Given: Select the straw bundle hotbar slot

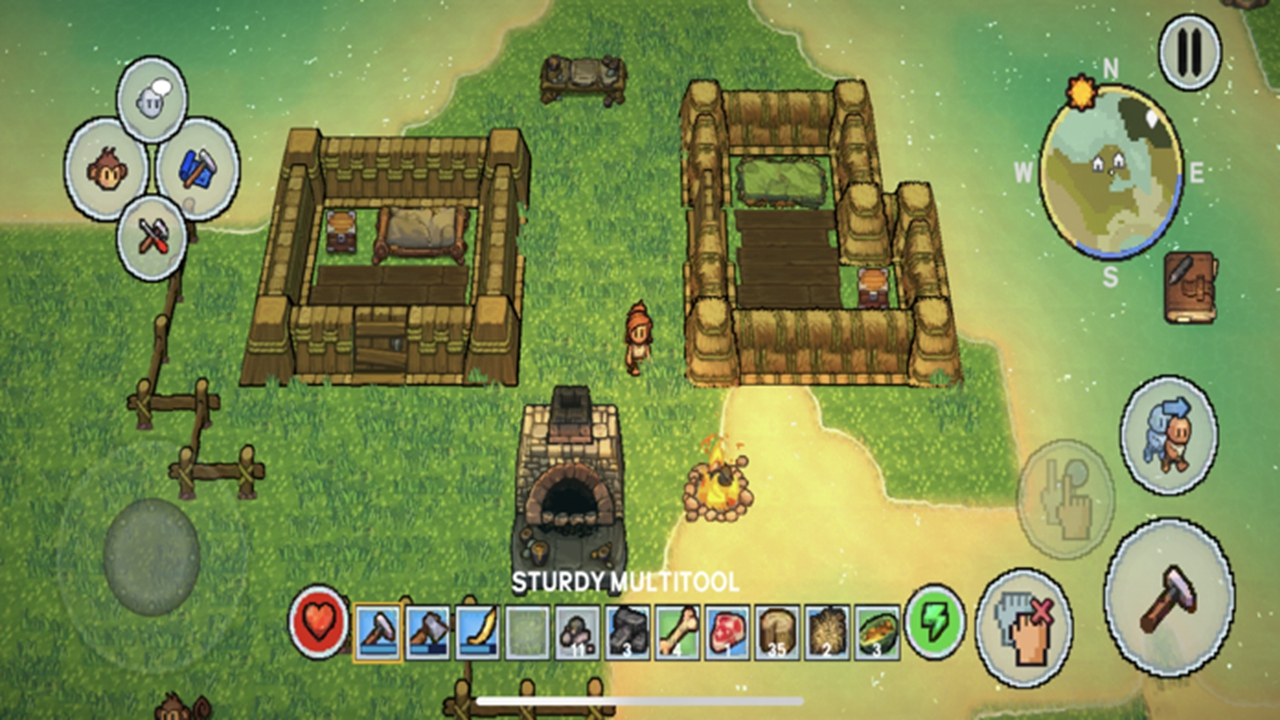Looking at the screenshot, I should 828,632.
